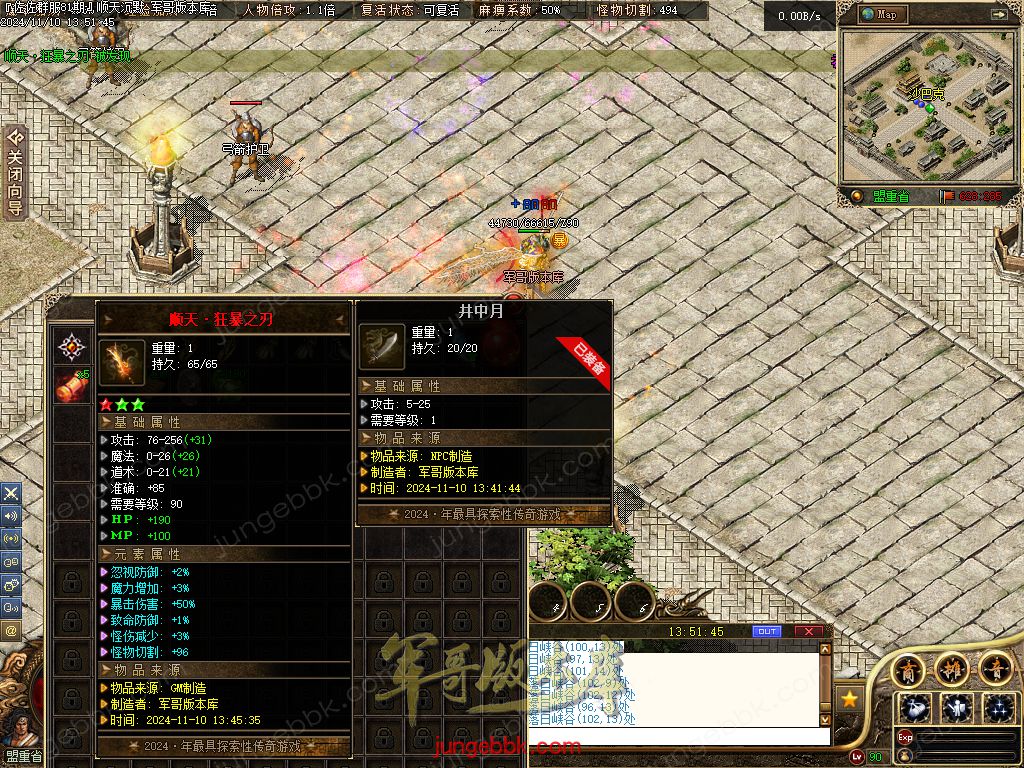Click the 关闭向导 guide toggle
This screenshot has width=1024, height=768.
(x=15, y=172)
